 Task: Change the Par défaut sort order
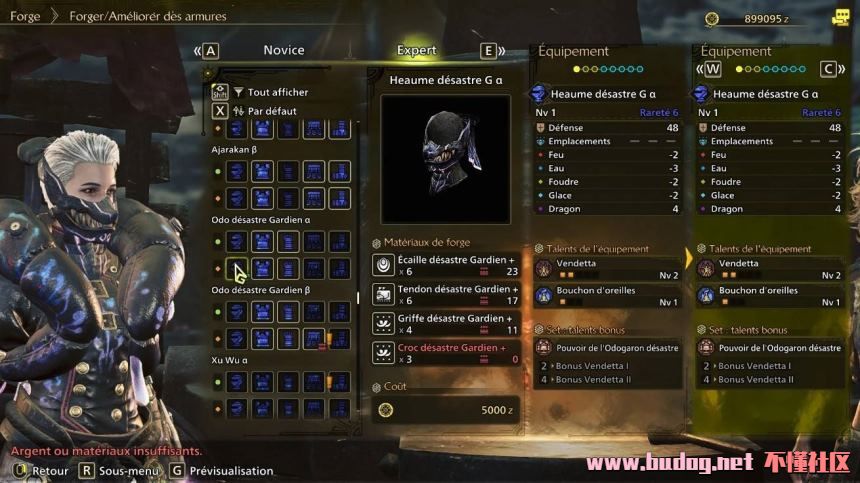[271, 111]
